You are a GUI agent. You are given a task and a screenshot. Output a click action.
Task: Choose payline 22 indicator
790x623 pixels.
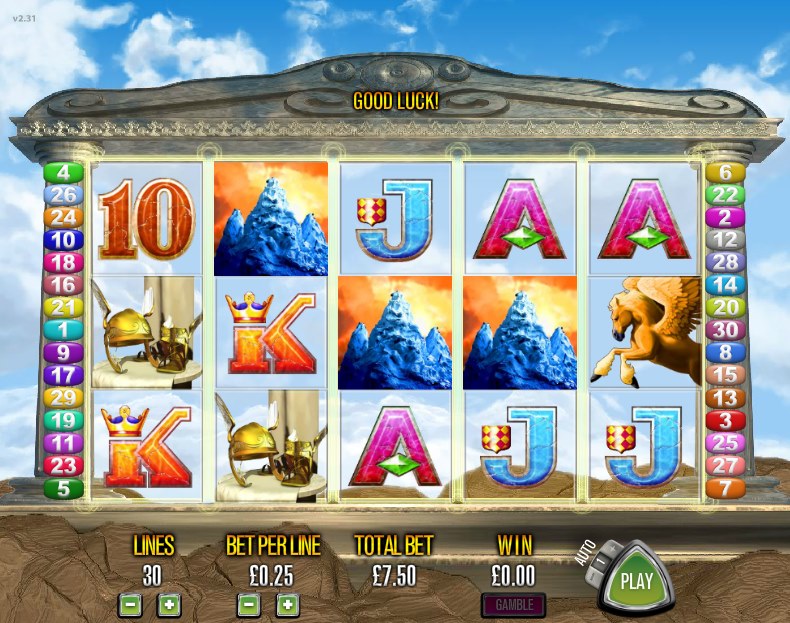(725, 194)
